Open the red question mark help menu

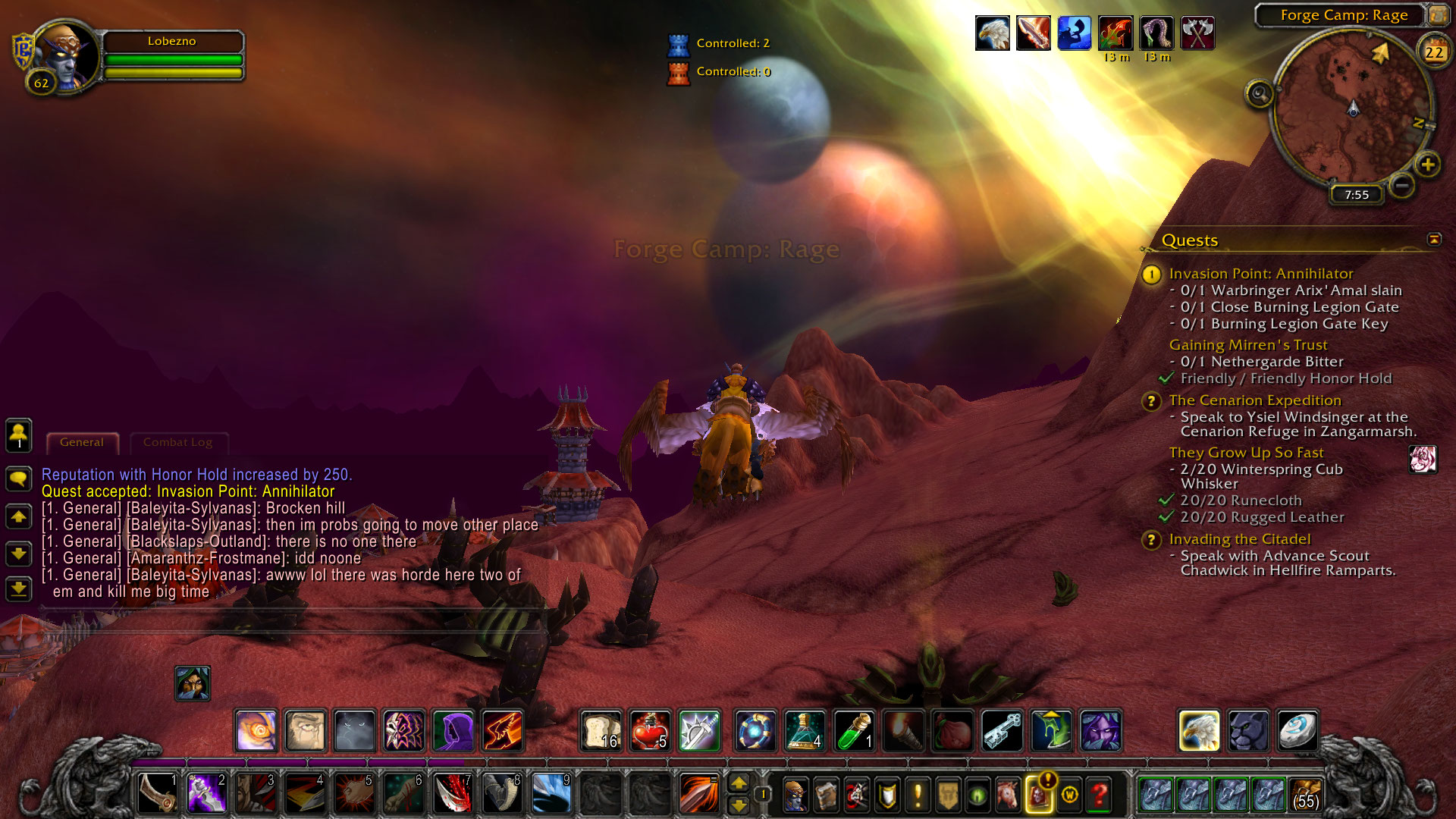[x=1099, y=795]
